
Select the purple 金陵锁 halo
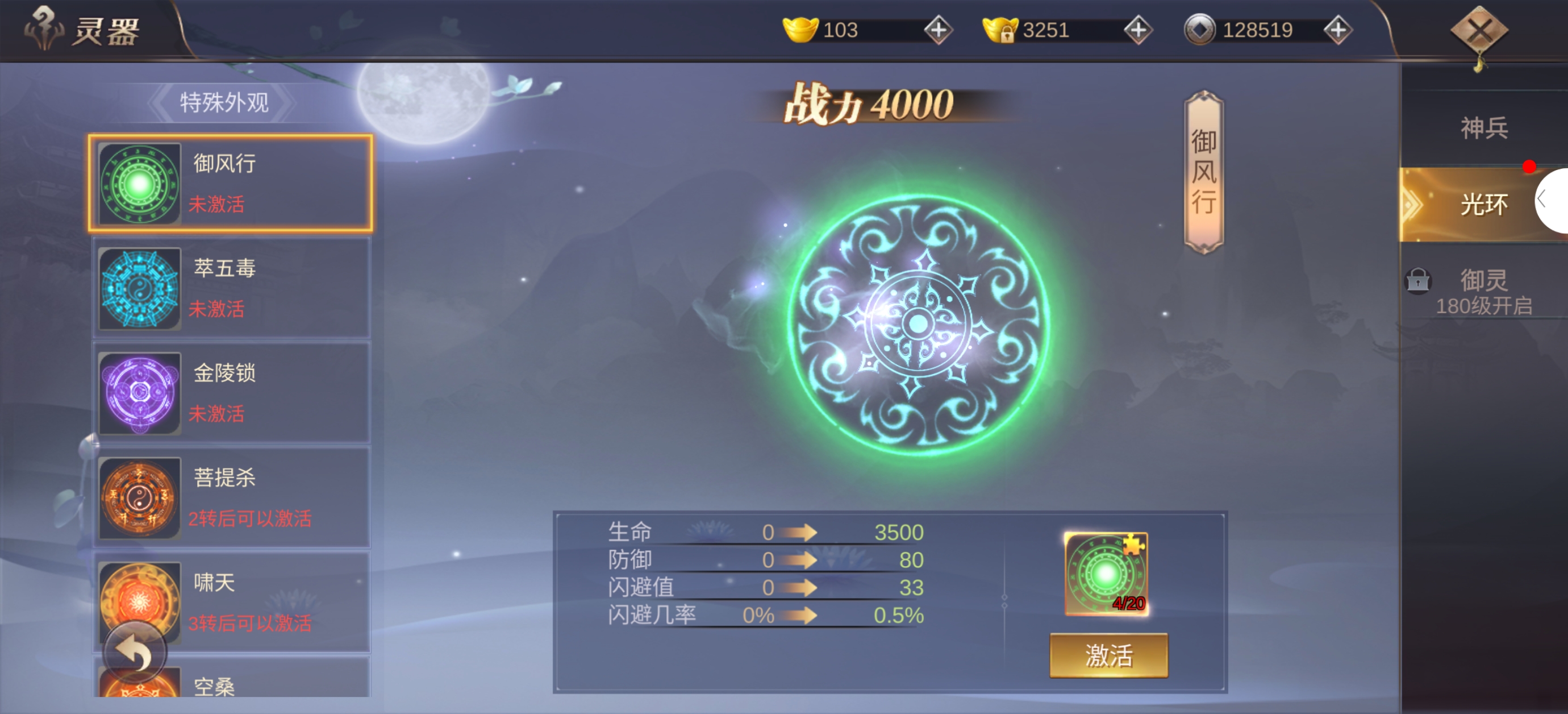(230, 392)
